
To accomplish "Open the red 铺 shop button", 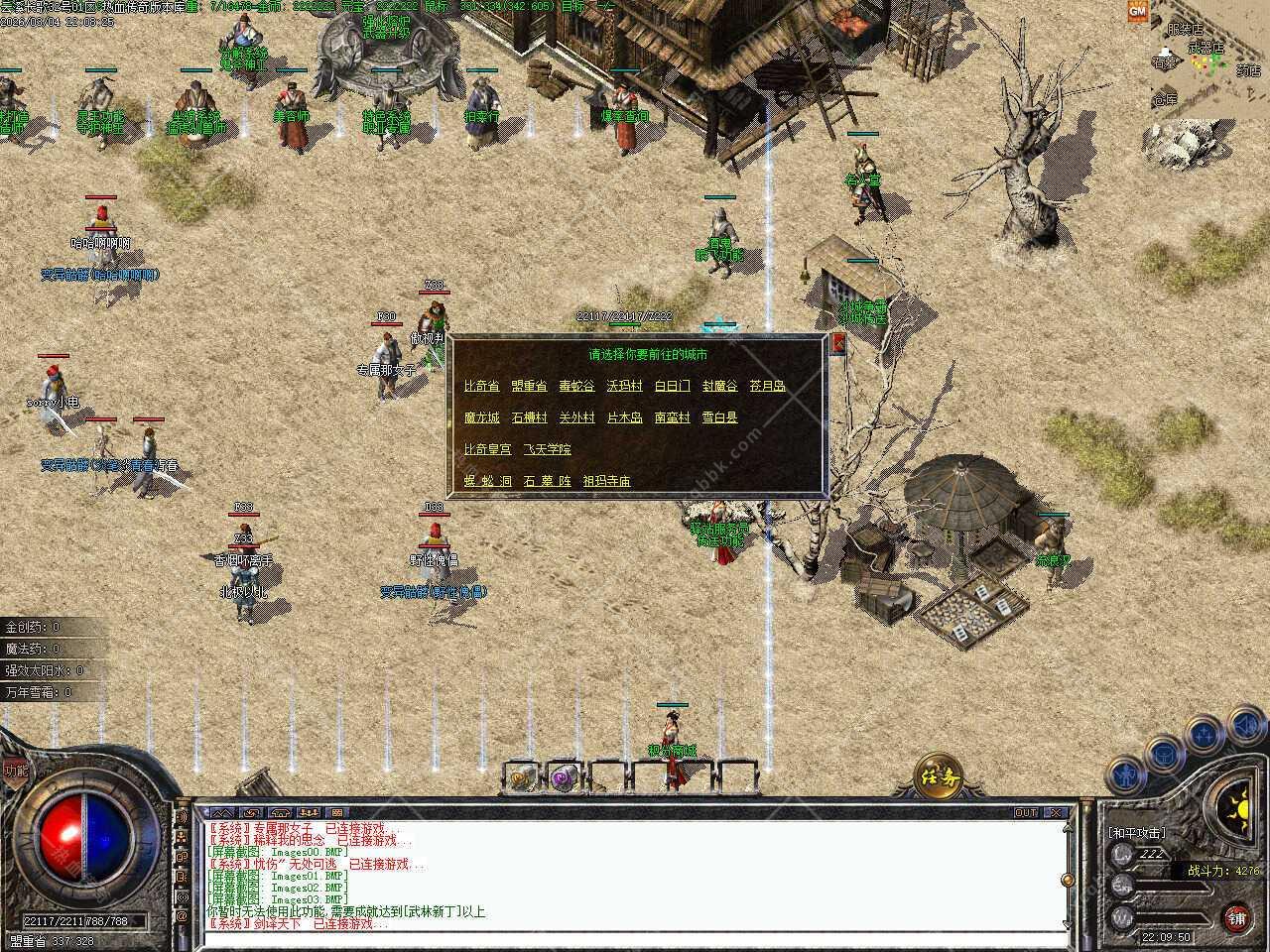I will (x=1236, y=916).
